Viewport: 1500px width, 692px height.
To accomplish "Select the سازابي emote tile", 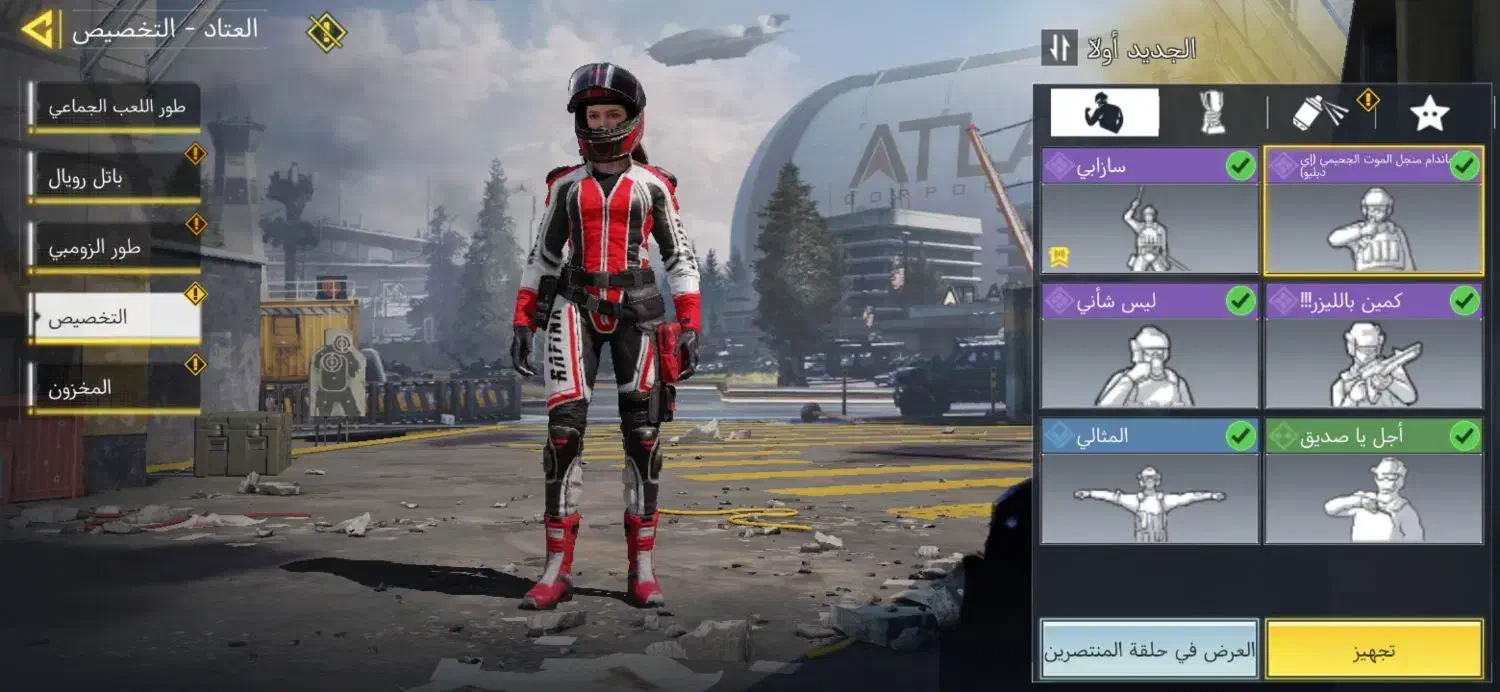I will (x=1149, y=211).
